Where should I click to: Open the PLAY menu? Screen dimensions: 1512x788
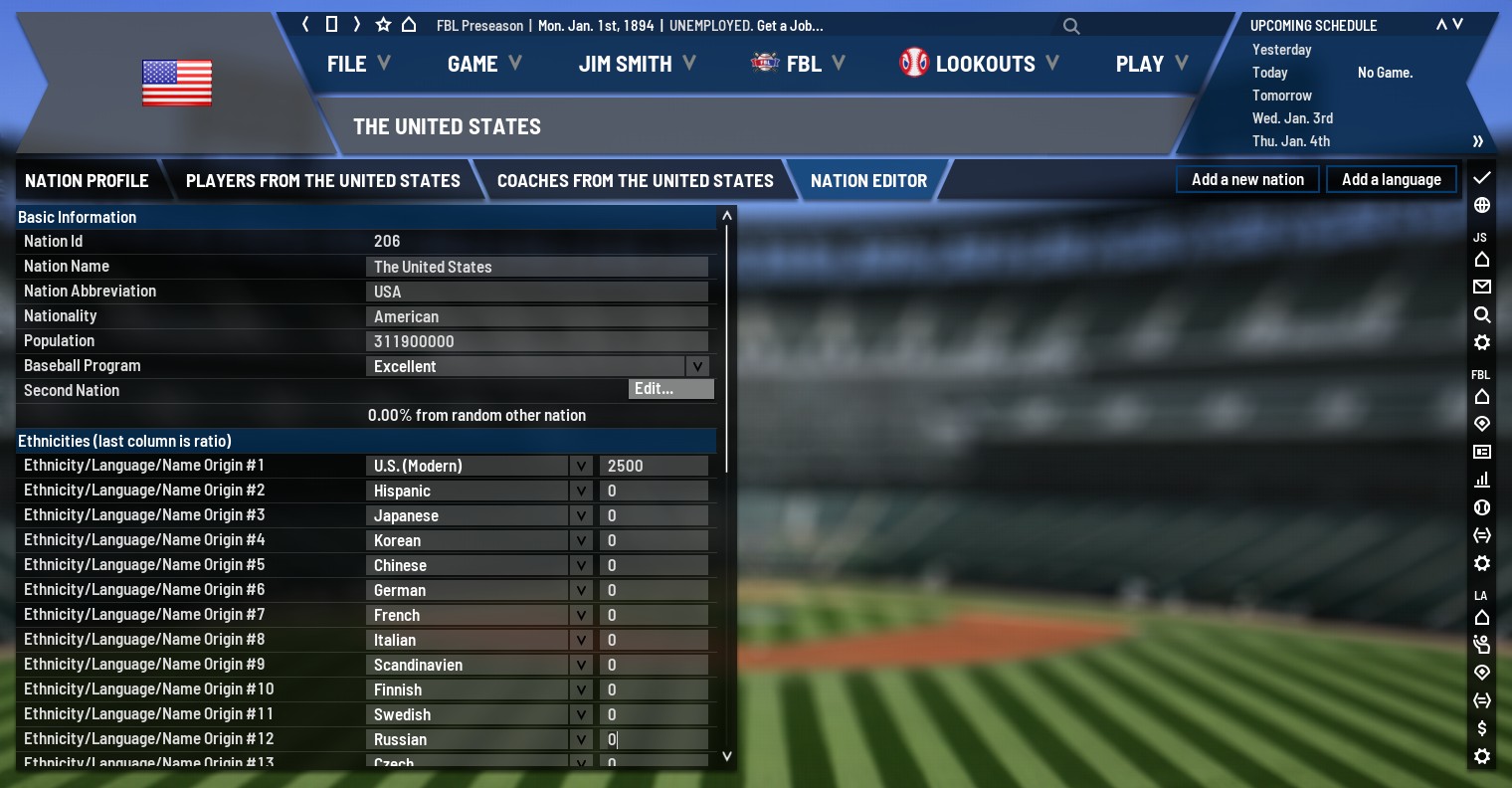[x=1151, y=64]
